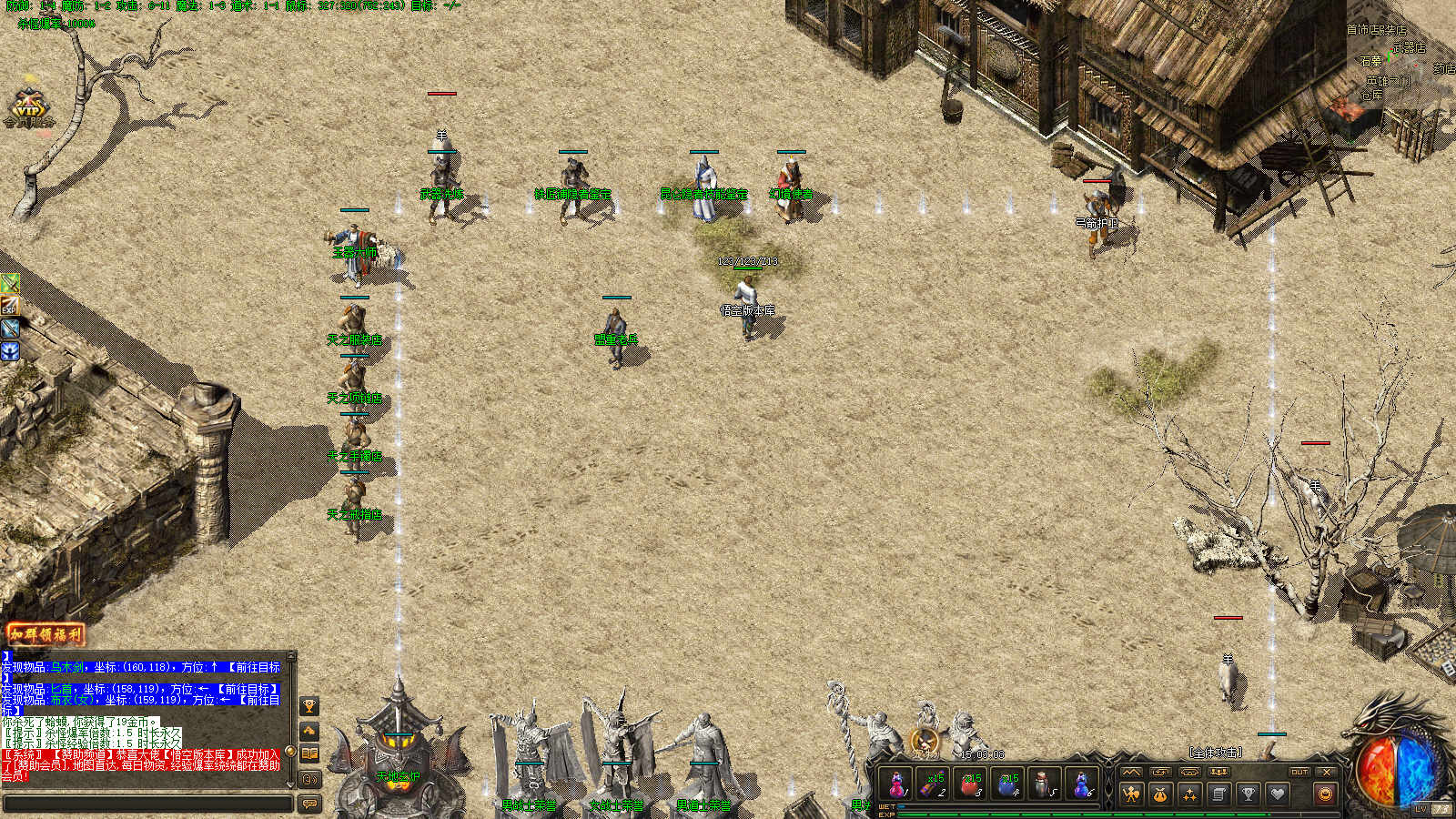
Task: Use the scroll item in slot 2
Action: click(933, 784)
